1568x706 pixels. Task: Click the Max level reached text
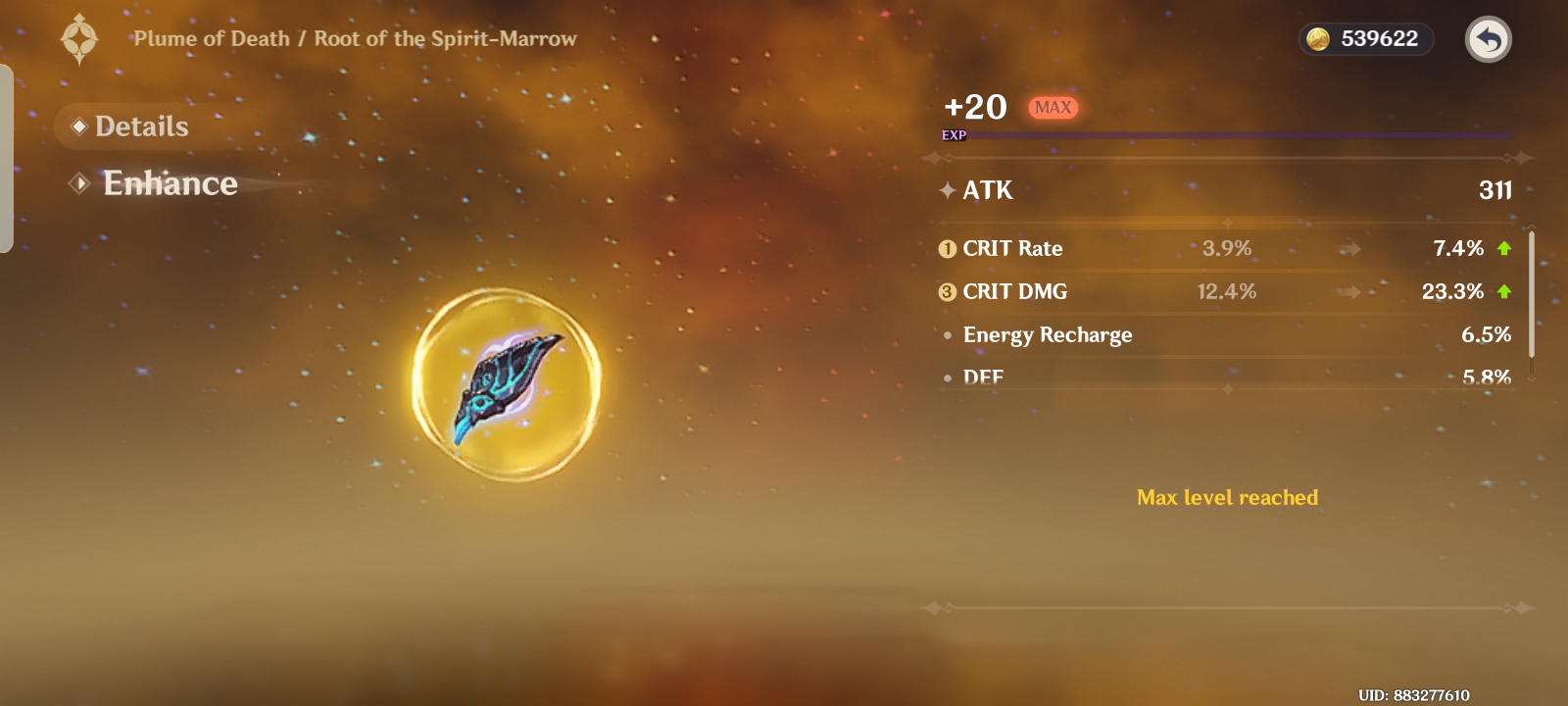coord(1226,497)
